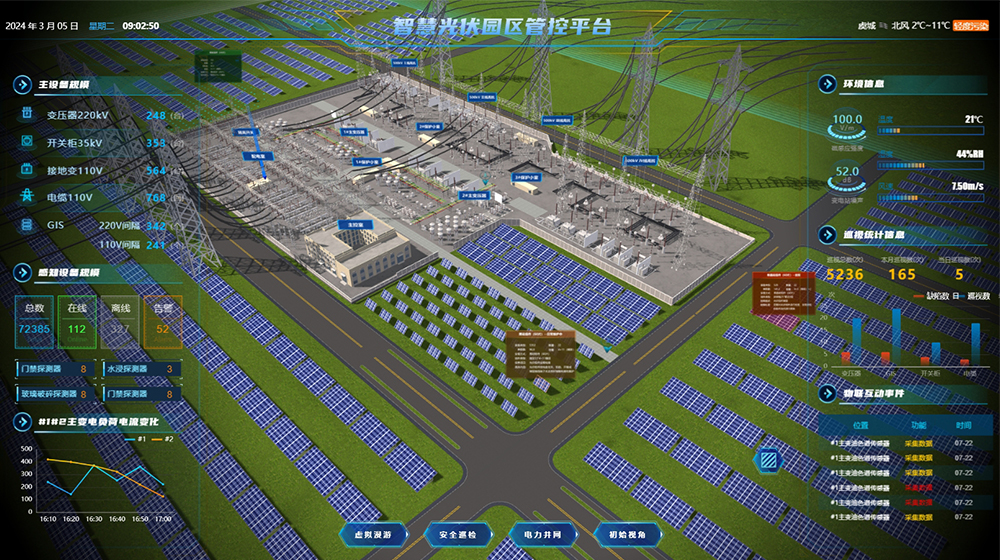Click the striped square floating icon
Image resolution: width=1000 pixels, height=560 pixels.
pos(769,461)
